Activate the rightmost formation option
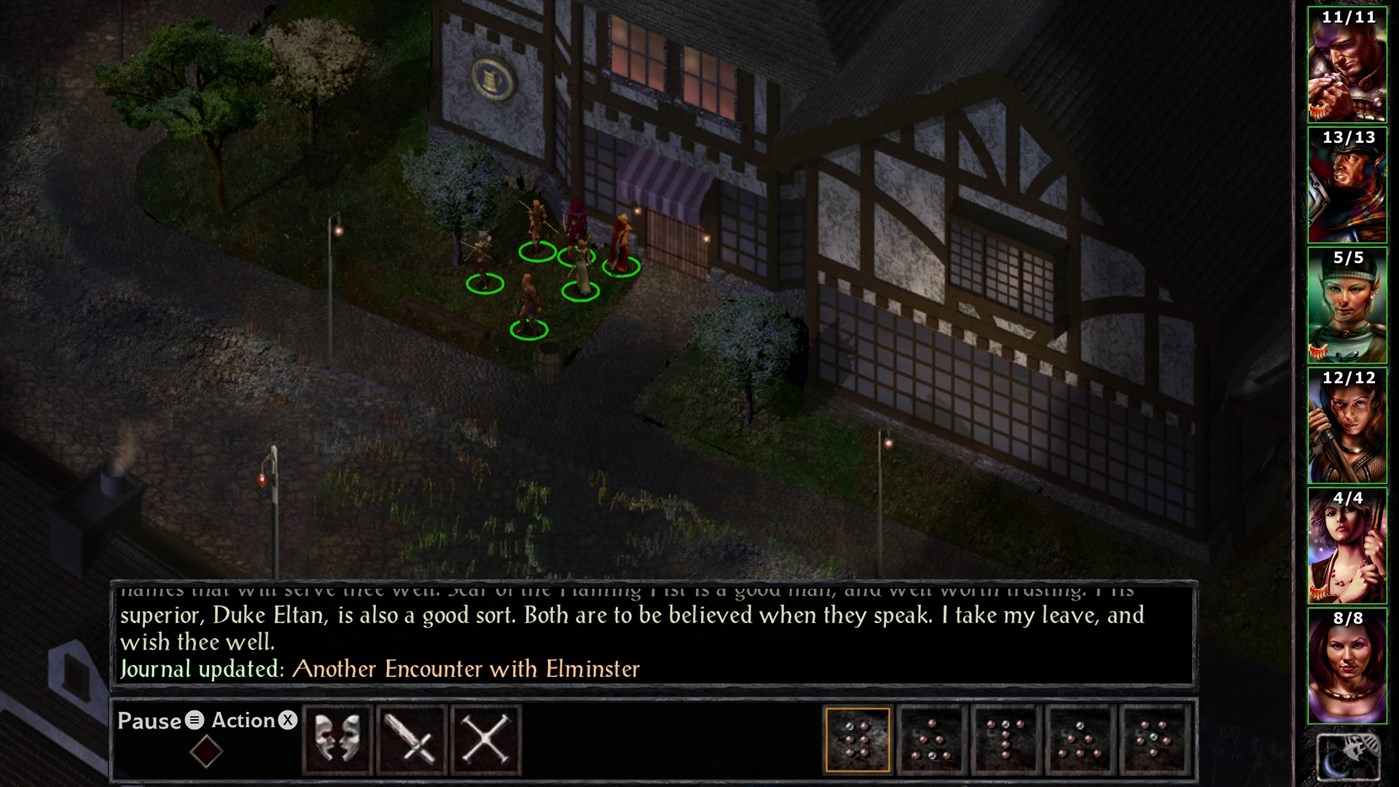The width and height of the screenshot is (1399, 787). (x=1155, y=740)
